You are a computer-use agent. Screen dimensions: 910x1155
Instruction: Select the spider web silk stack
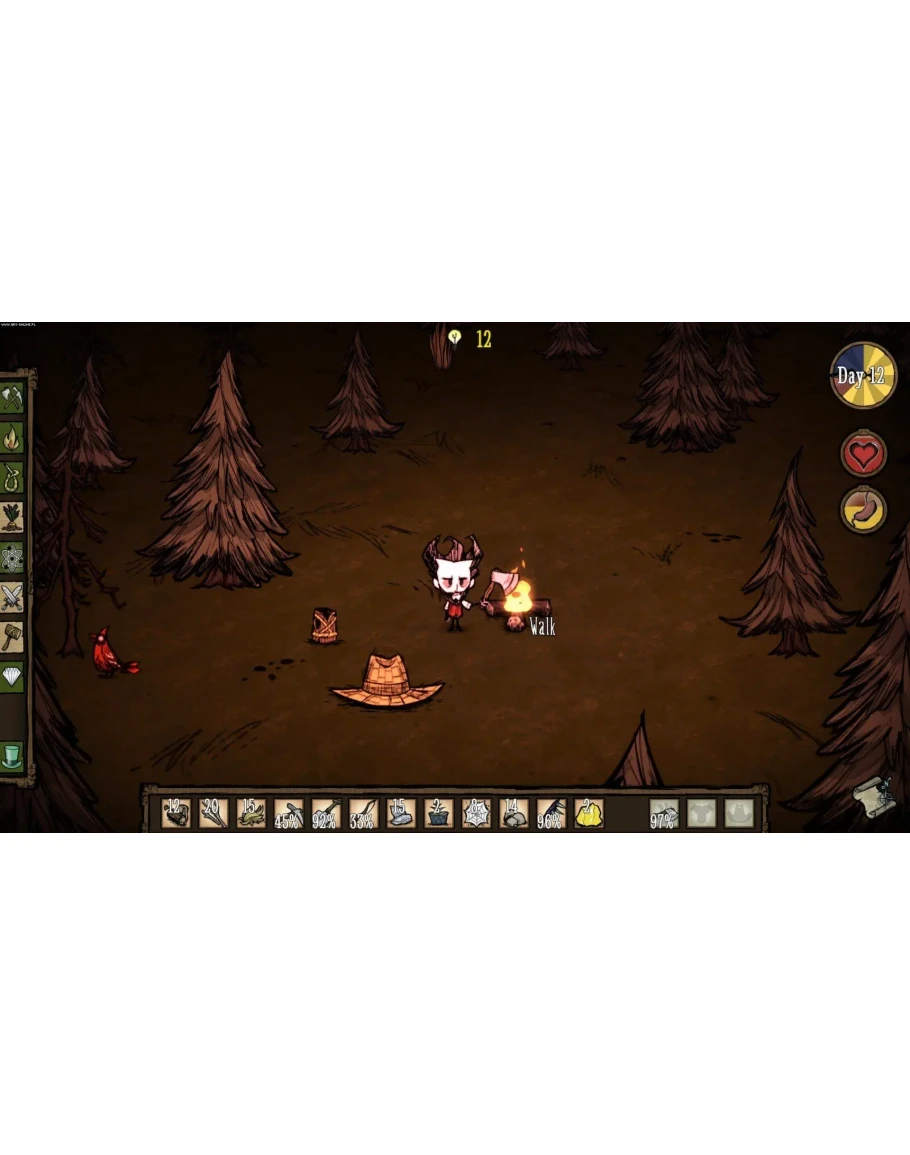pos(477,813)
